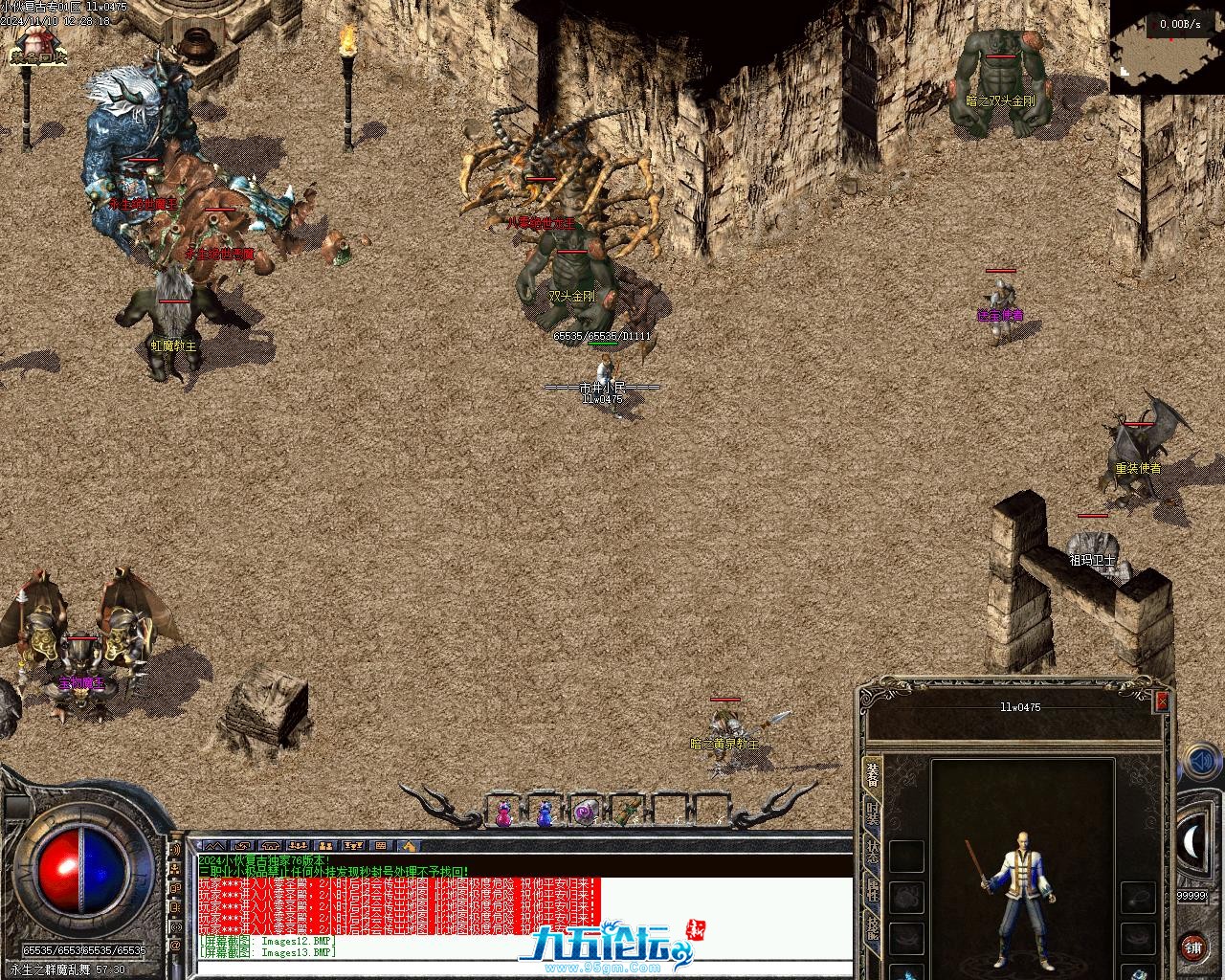Screen dimensions: 1225x980
Task: Show the 属性 attributes tab
Action: 872,891
